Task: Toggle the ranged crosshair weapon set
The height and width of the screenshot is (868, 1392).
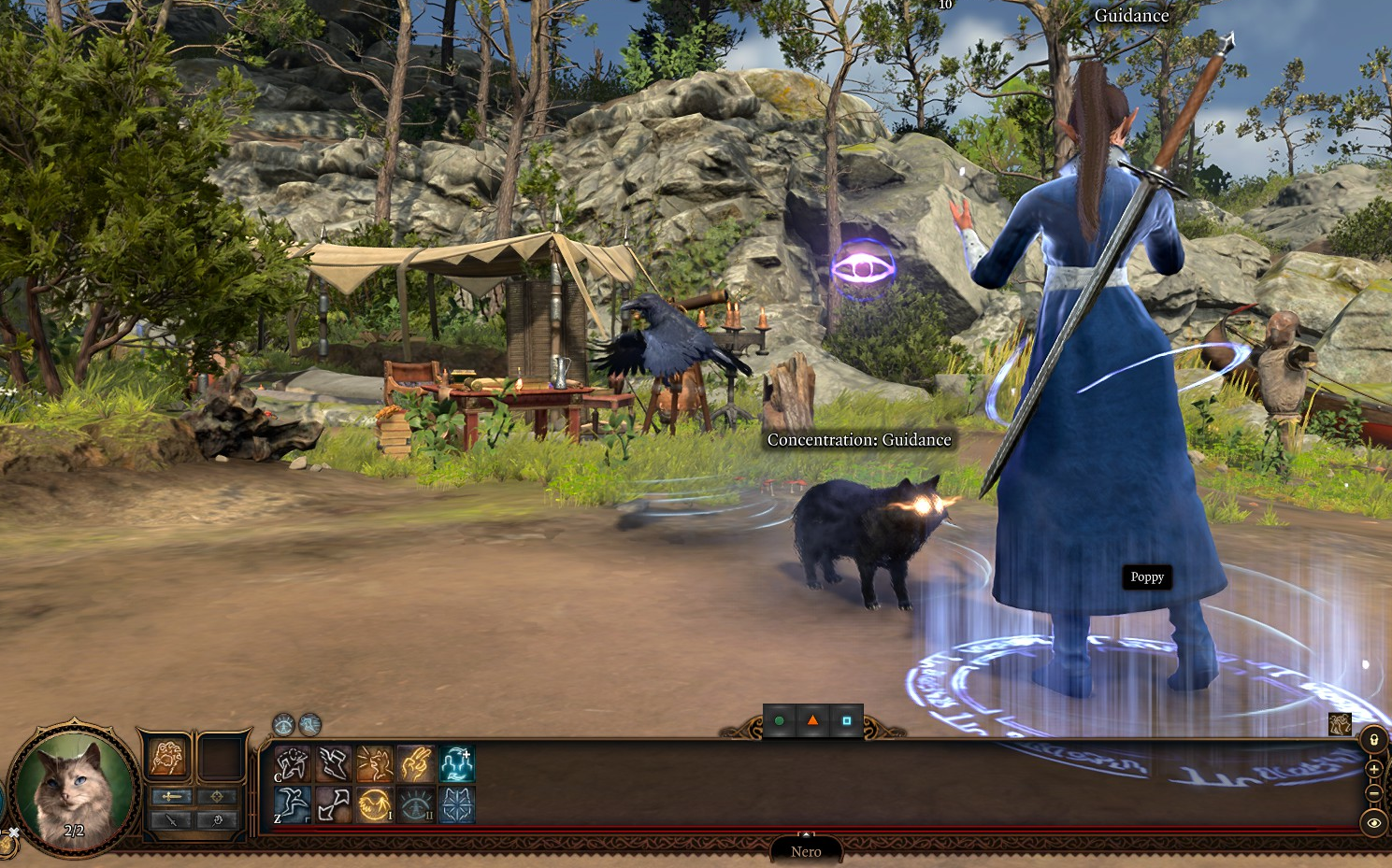Action: pyautogui.click(x=217, y=796)
